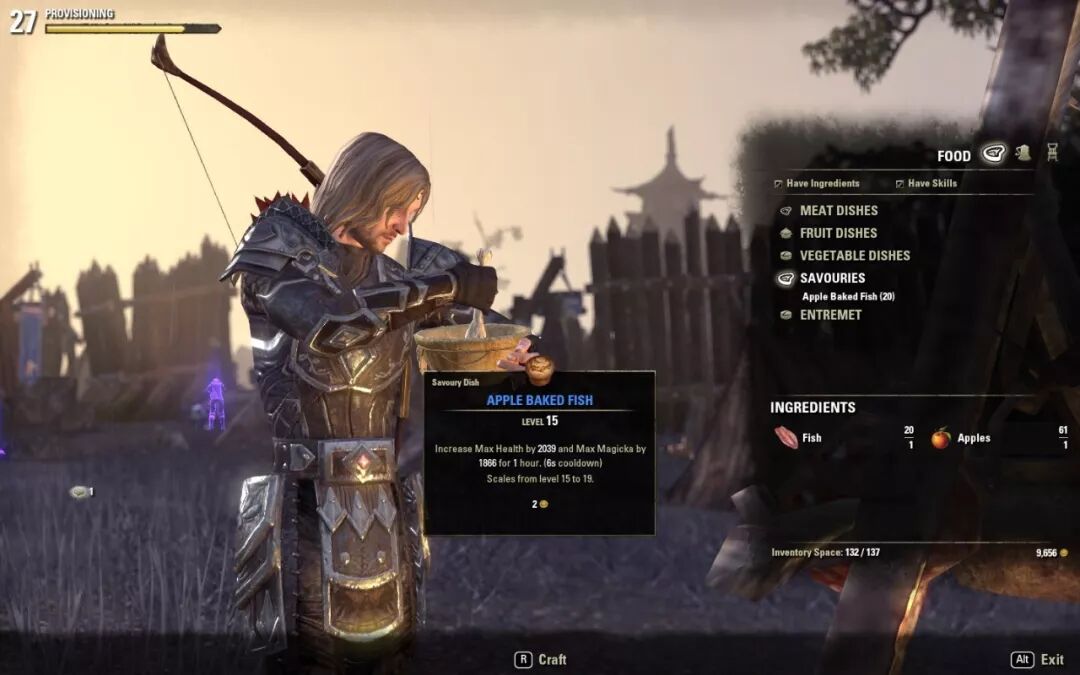
Task: Collapse the Savouries category
Action: [832, 278]
